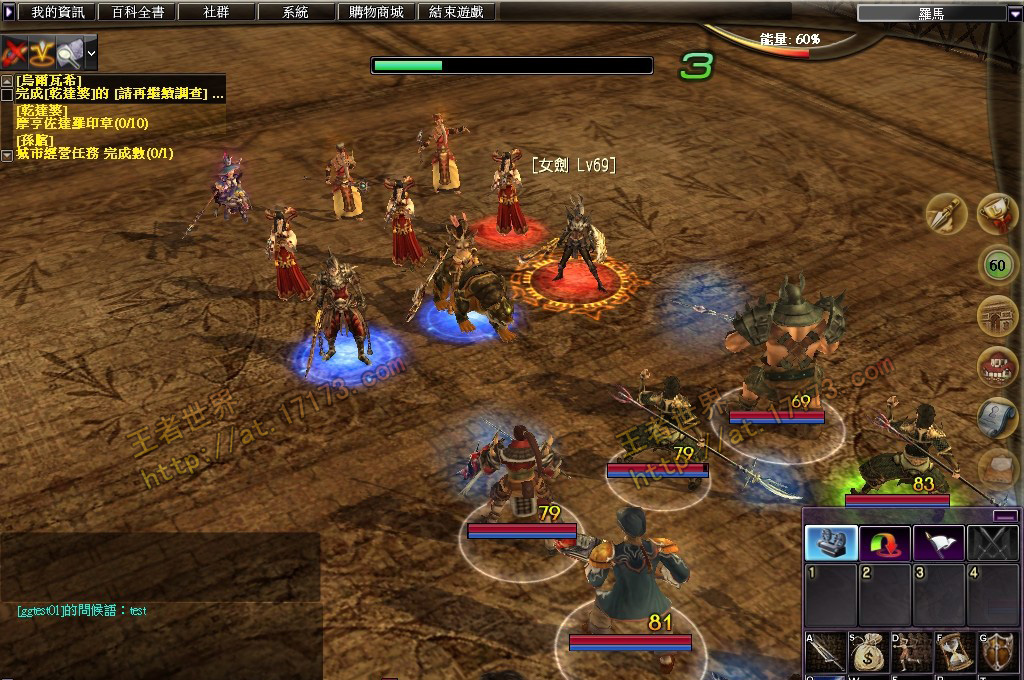The image size is (1024, 680).
Task: Click the triumphal arch icon
Action: coord(997,316)
